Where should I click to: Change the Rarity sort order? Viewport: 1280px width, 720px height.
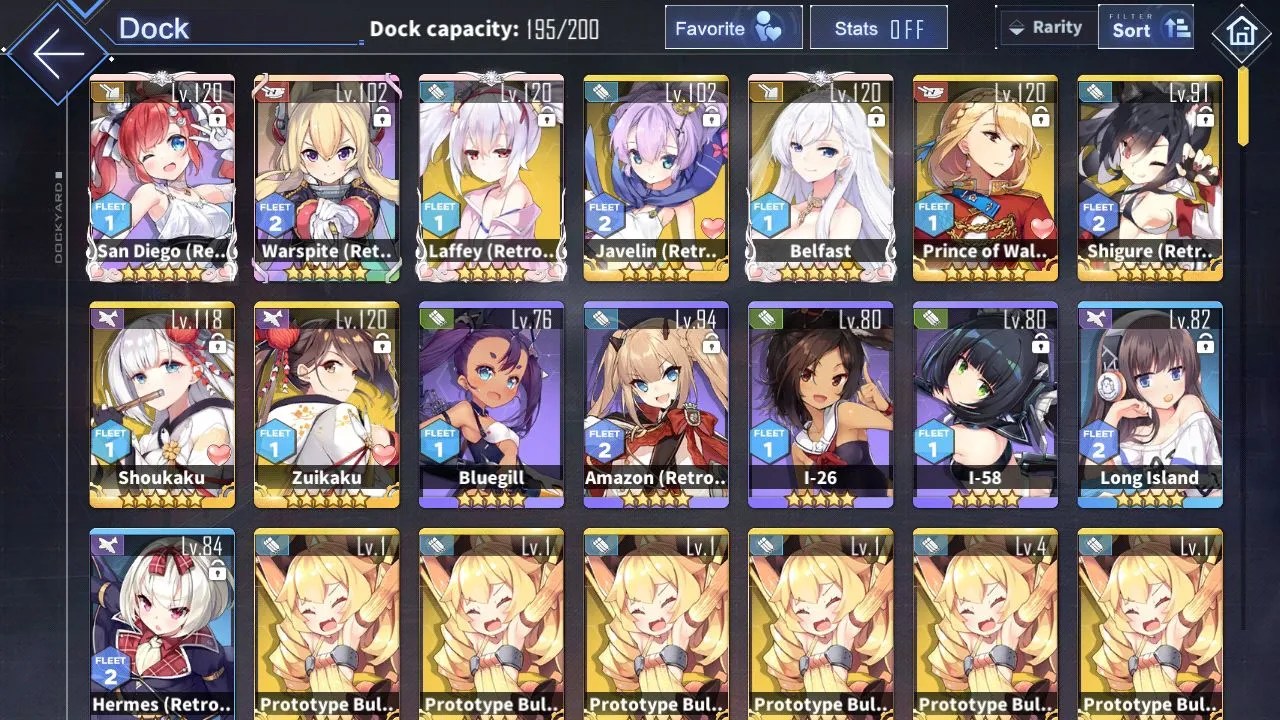click(1045, 28)
